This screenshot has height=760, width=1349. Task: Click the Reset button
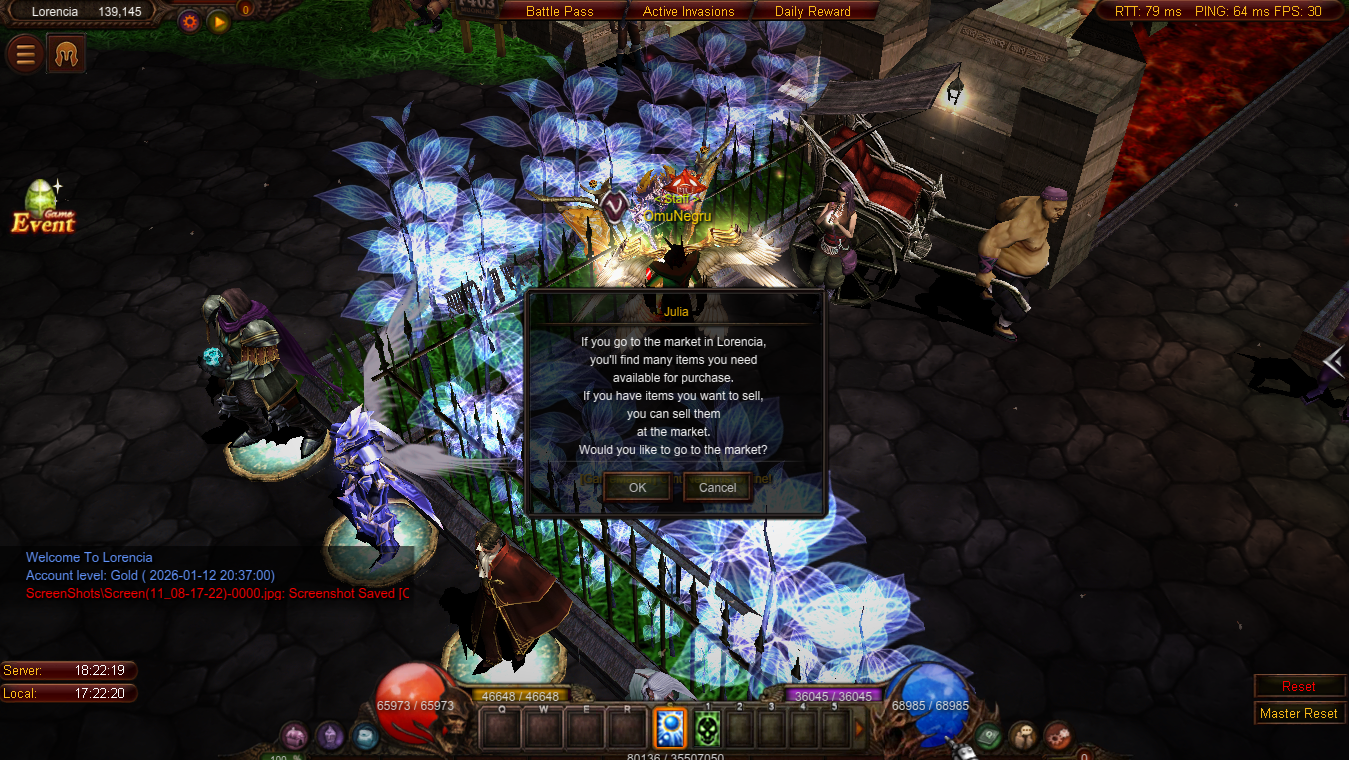click(x=1298, y=686)
